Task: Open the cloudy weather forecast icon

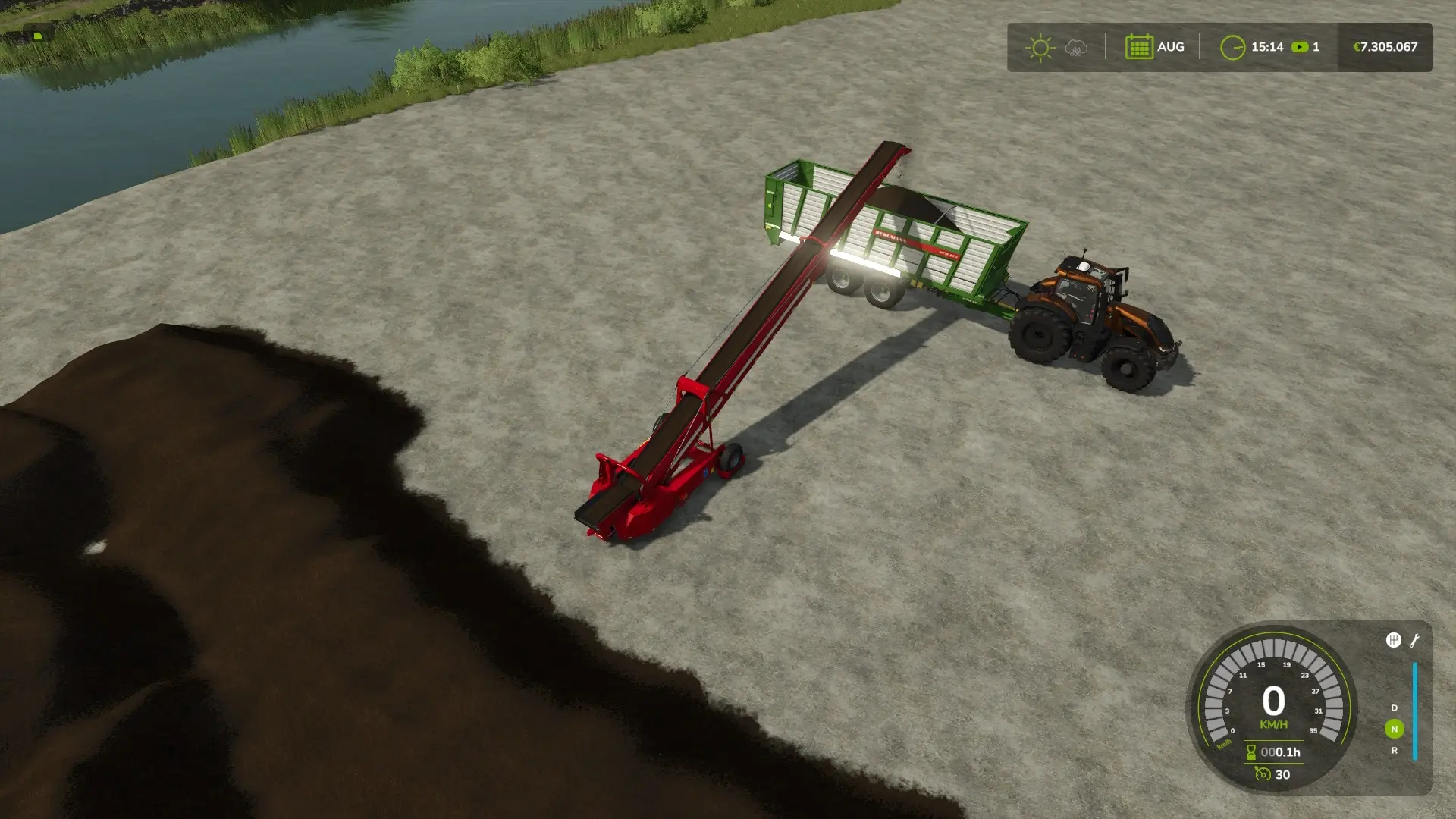Action: [1076, 48]
